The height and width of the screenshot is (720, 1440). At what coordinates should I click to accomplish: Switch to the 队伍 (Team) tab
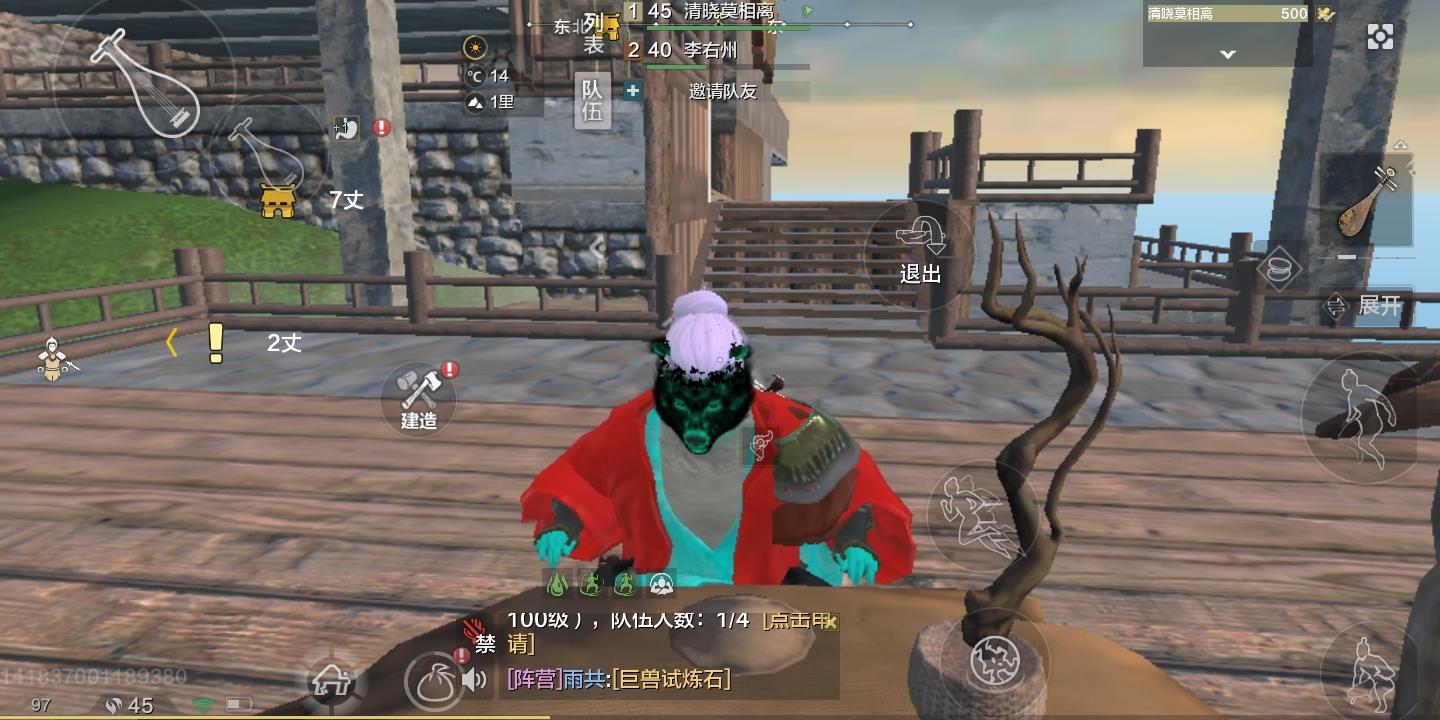coord(592,100)
